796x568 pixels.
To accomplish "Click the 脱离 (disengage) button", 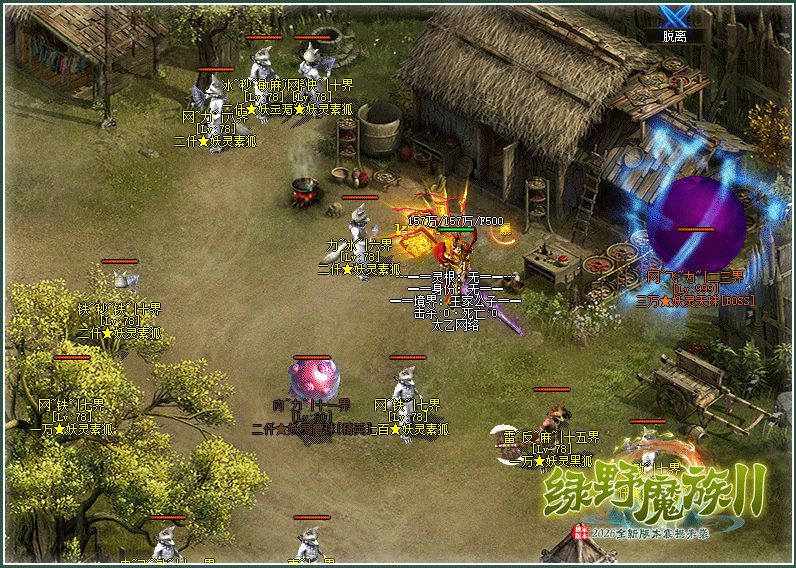I will pos(674,36).
